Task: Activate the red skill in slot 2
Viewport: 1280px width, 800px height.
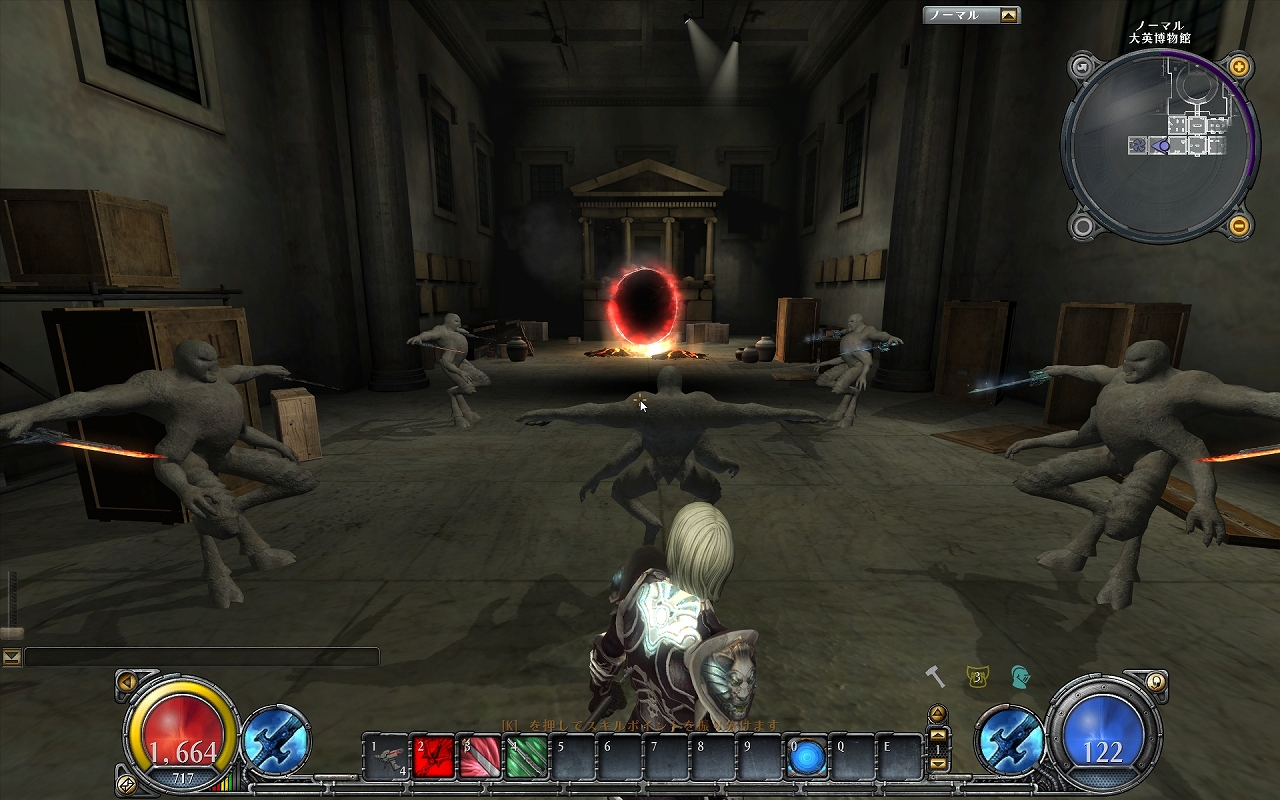Action: [433, 757]
